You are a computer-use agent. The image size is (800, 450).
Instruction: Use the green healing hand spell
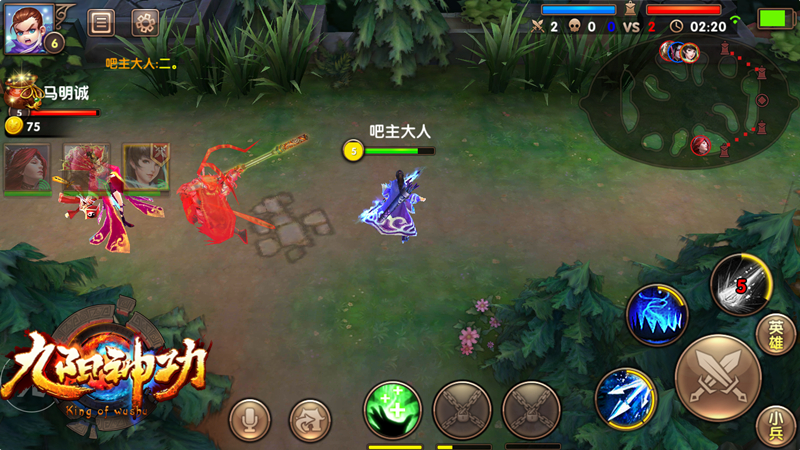click(x=392, y=410)
